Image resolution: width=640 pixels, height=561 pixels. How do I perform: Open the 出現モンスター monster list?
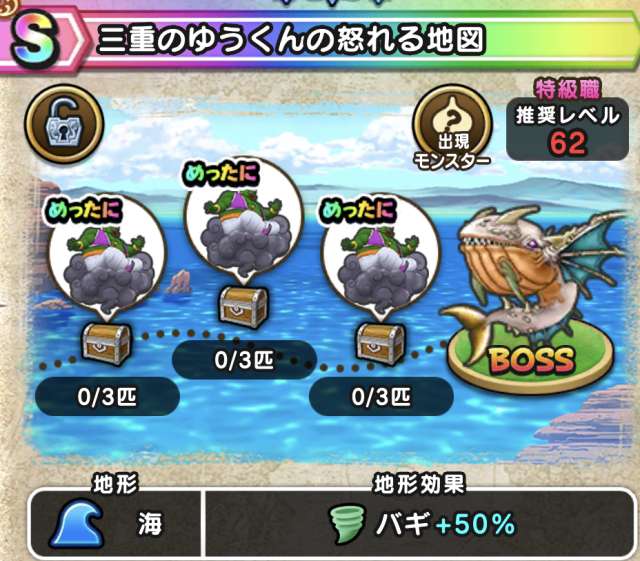450,127
